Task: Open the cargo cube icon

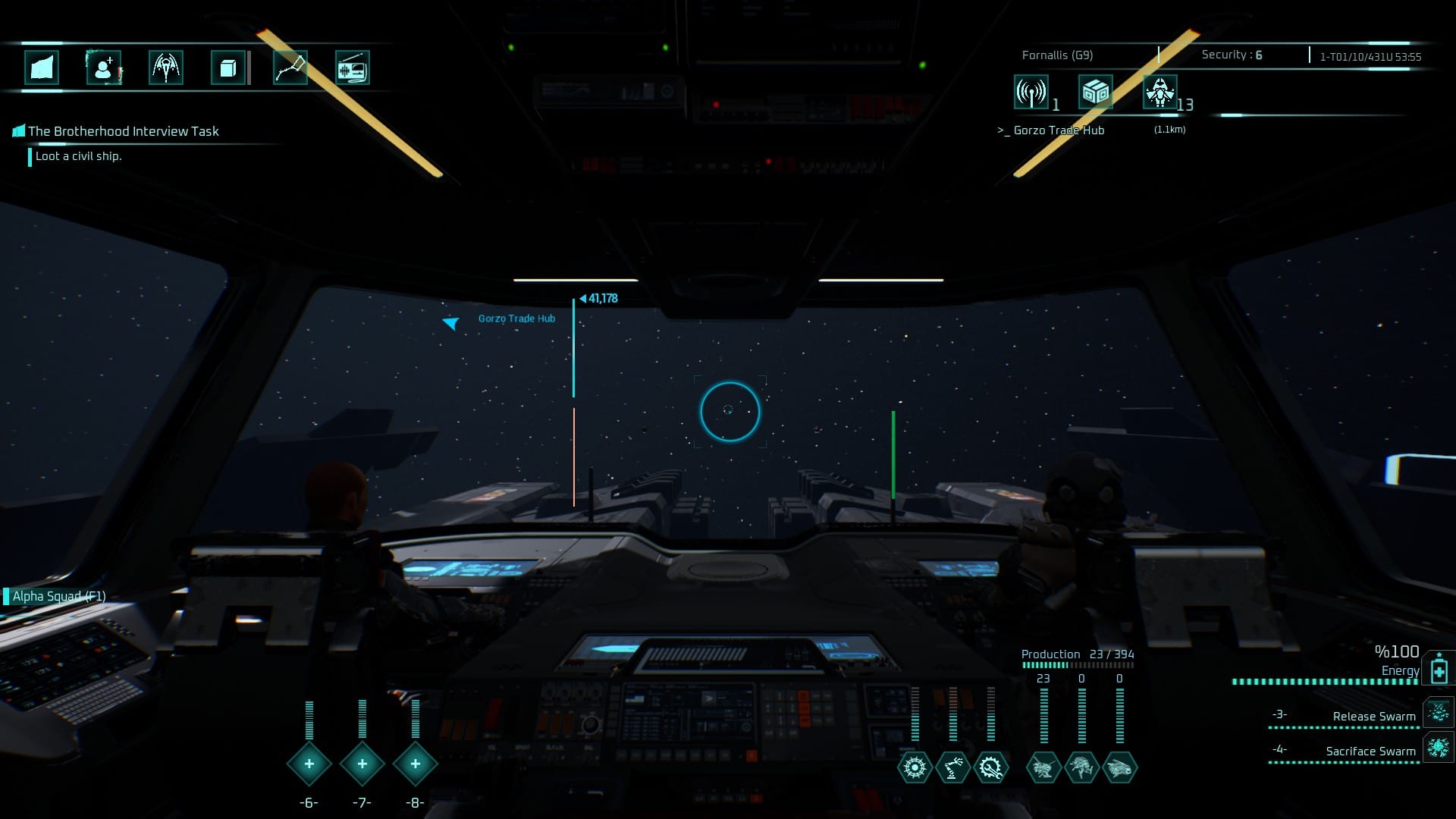Action: pos(227,68)
